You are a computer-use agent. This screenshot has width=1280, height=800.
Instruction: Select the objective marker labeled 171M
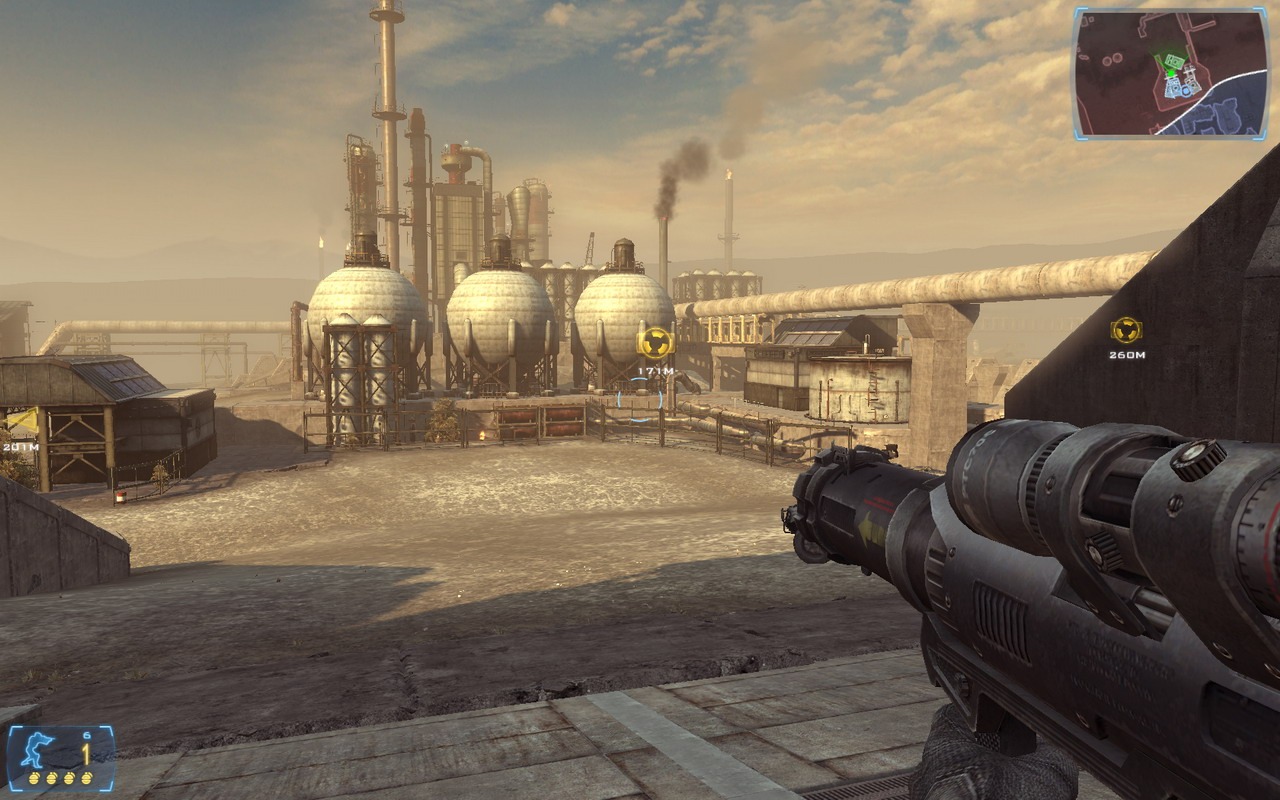[655, 342]
